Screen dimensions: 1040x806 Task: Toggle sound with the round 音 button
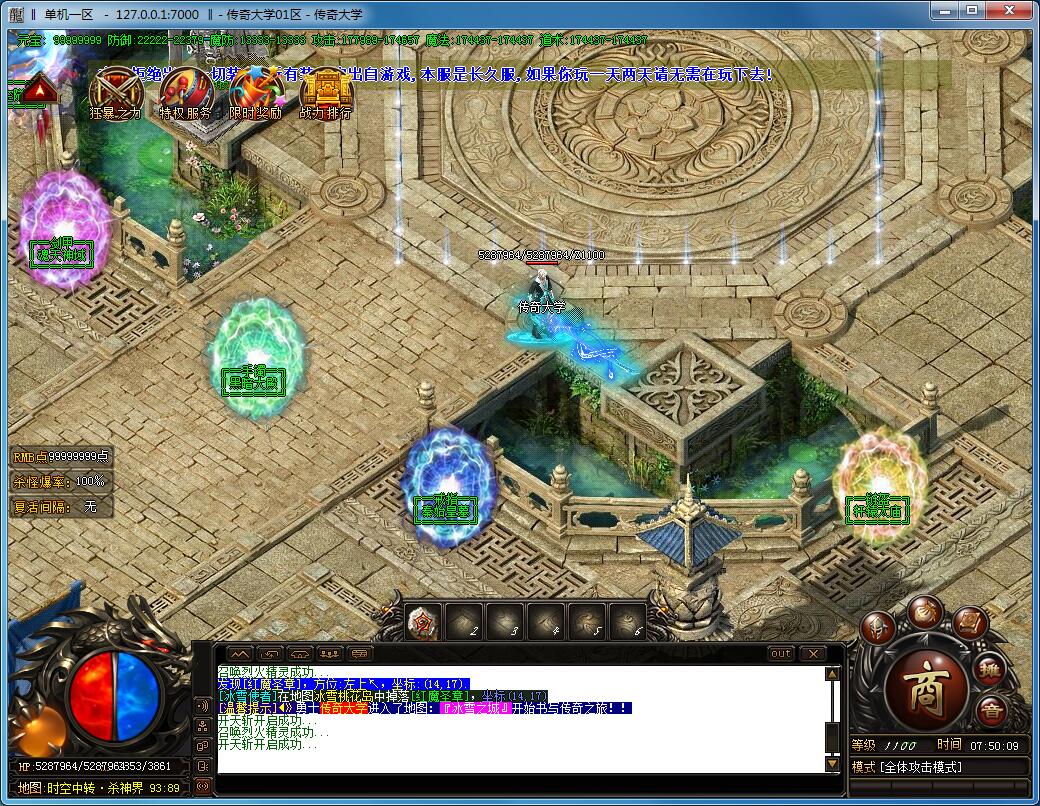point(990,712)
